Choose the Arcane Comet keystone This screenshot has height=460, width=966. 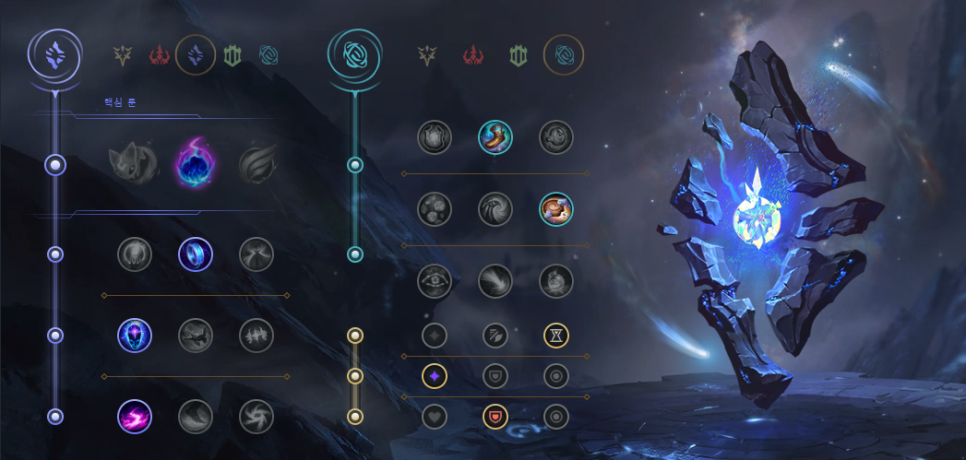195,164
